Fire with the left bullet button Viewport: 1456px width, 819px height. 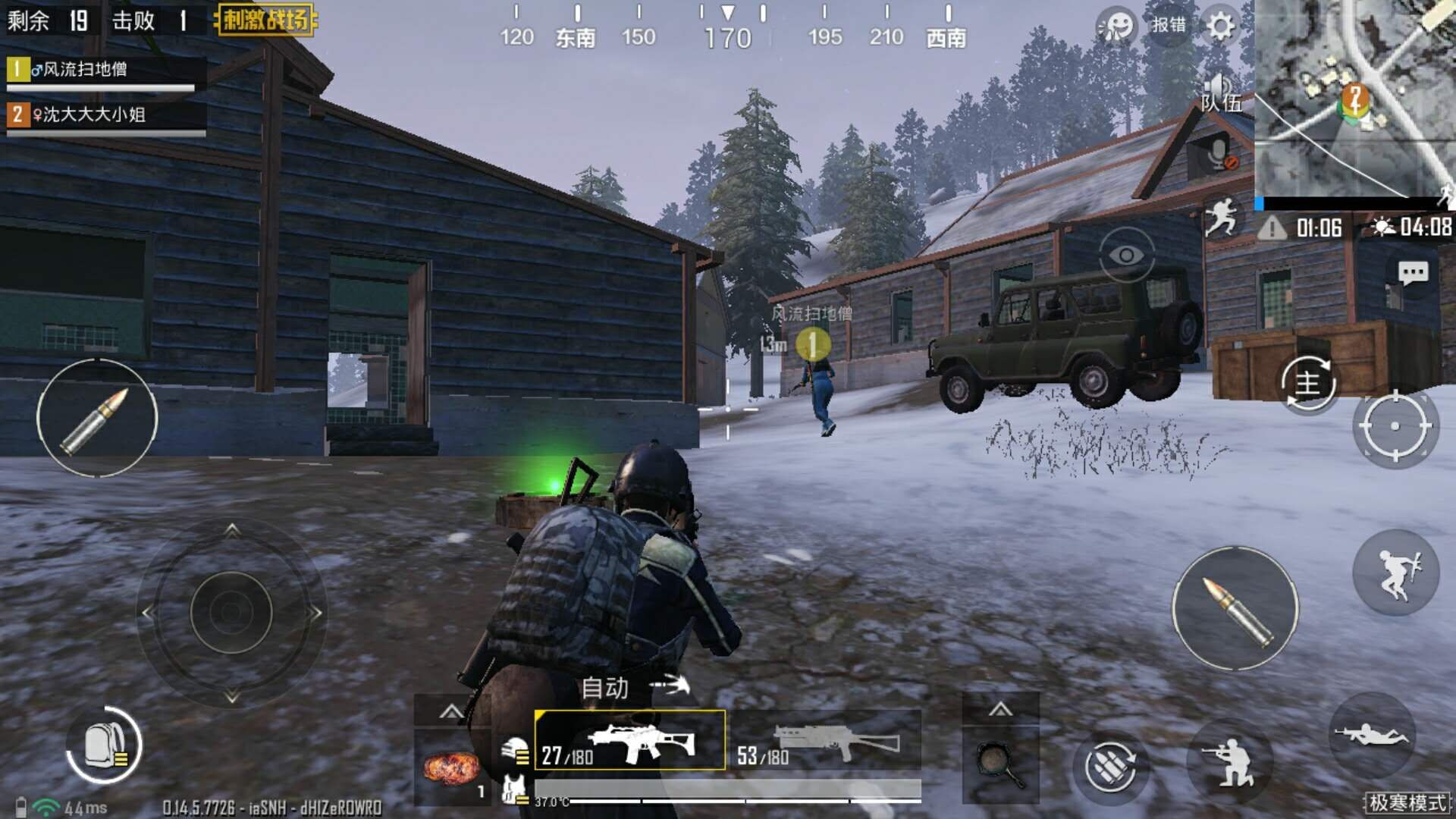[97, 419]
